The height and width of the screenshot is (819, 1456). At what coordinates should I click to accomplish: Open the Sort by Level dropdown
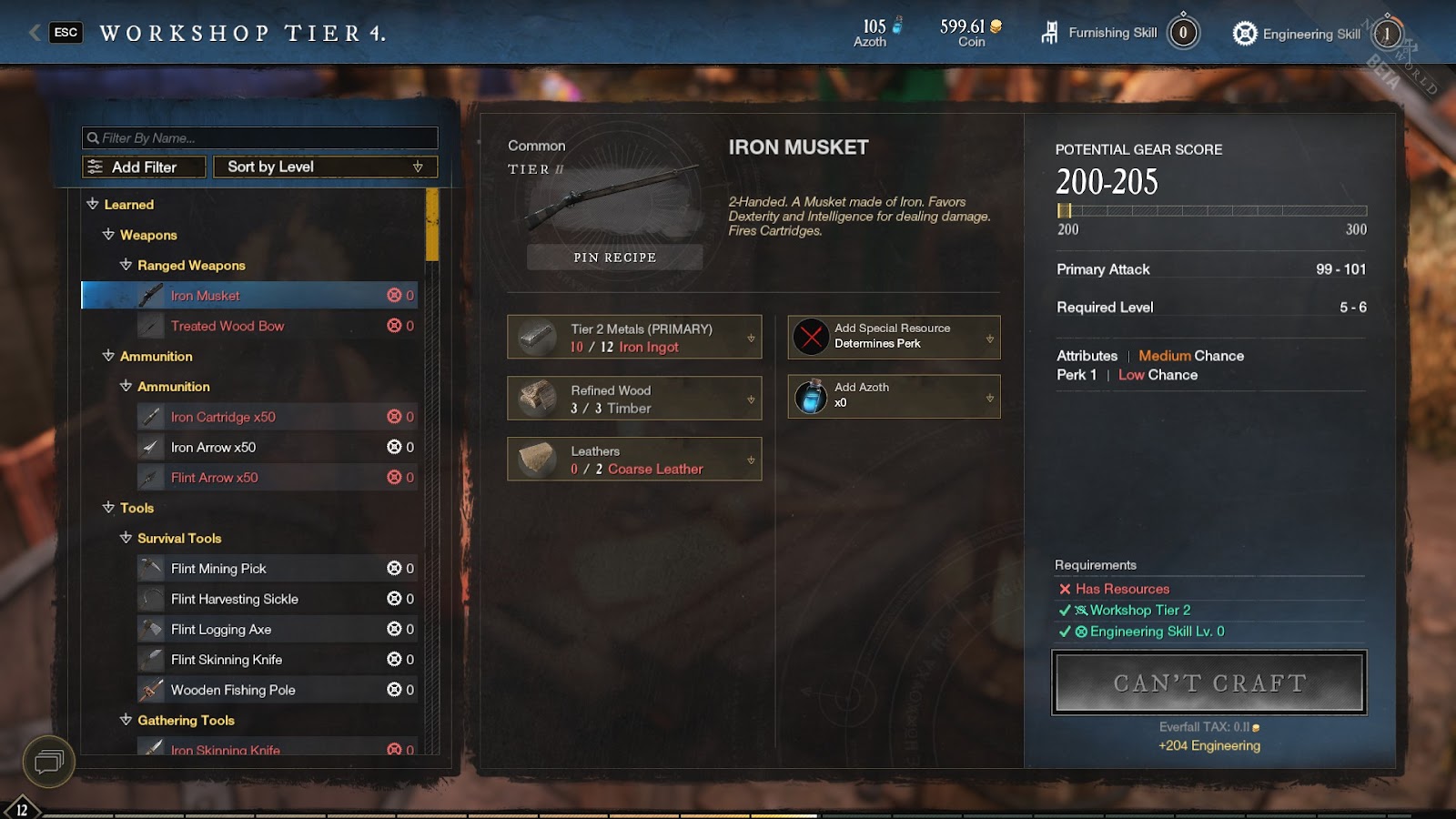(325, 167)
